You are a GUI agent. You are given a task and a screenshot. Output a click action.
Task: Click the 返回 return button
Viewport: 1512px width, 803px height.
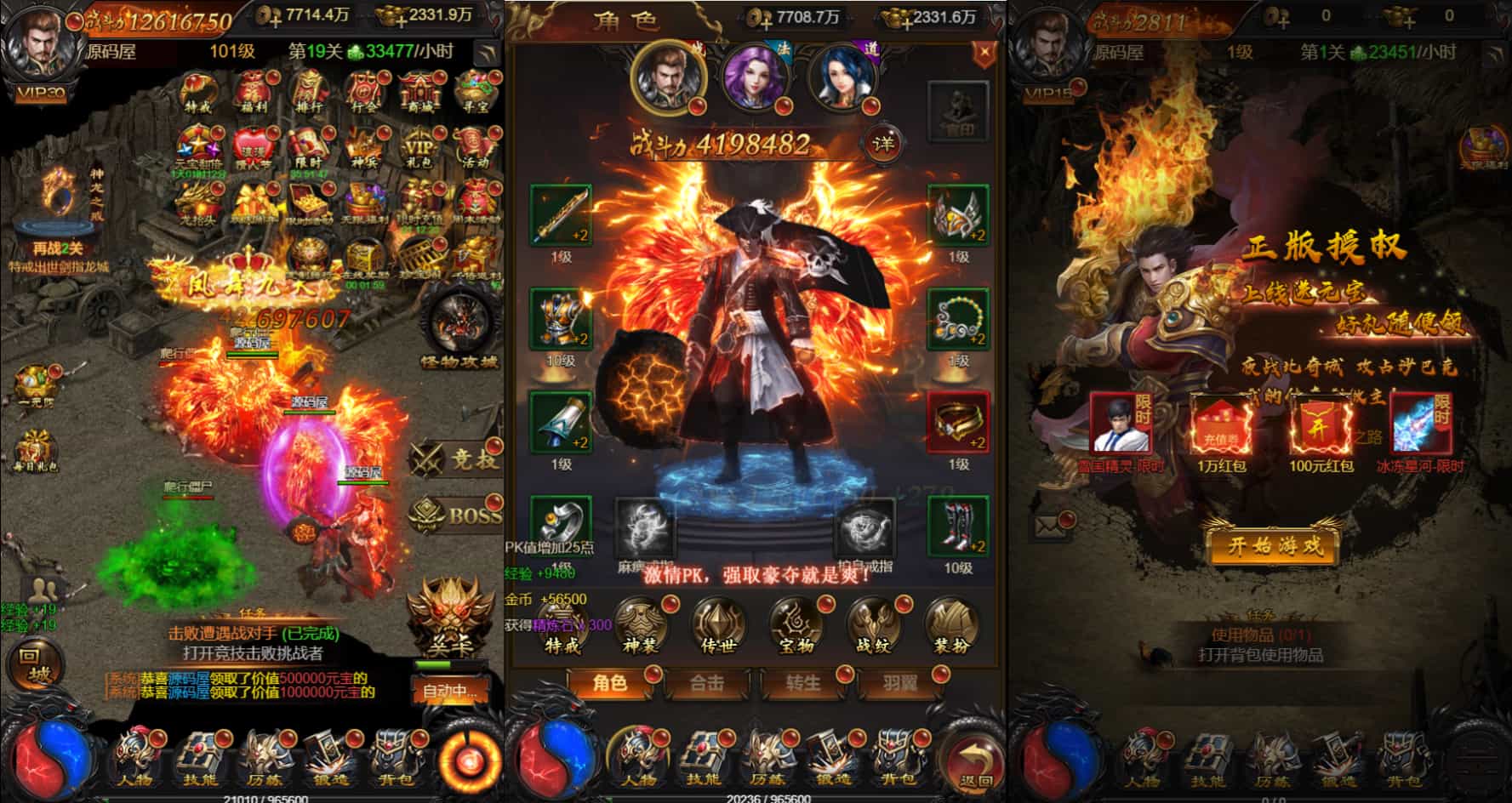975,763
